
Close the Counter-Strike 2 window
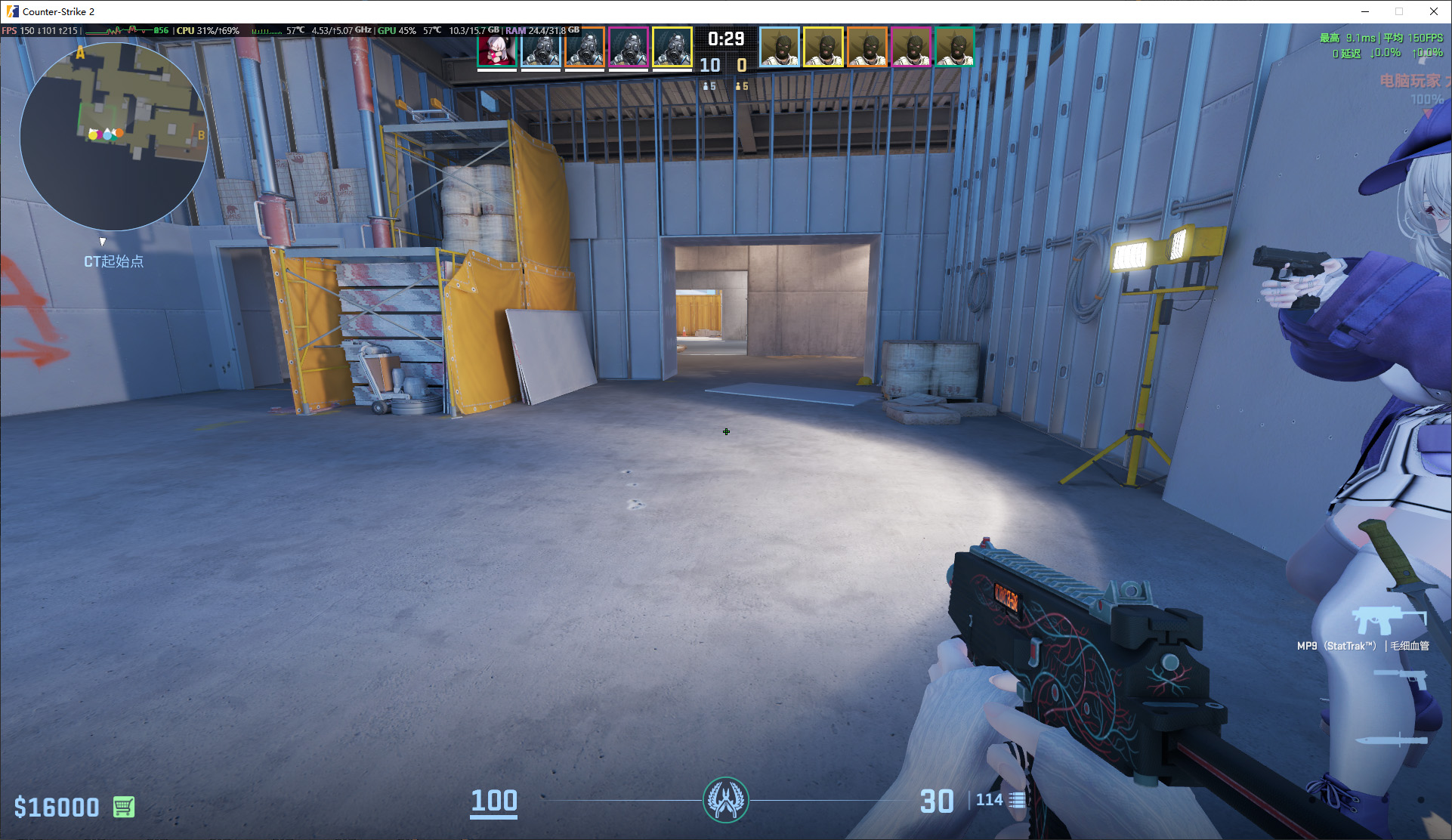click(x=1433, y=11)
